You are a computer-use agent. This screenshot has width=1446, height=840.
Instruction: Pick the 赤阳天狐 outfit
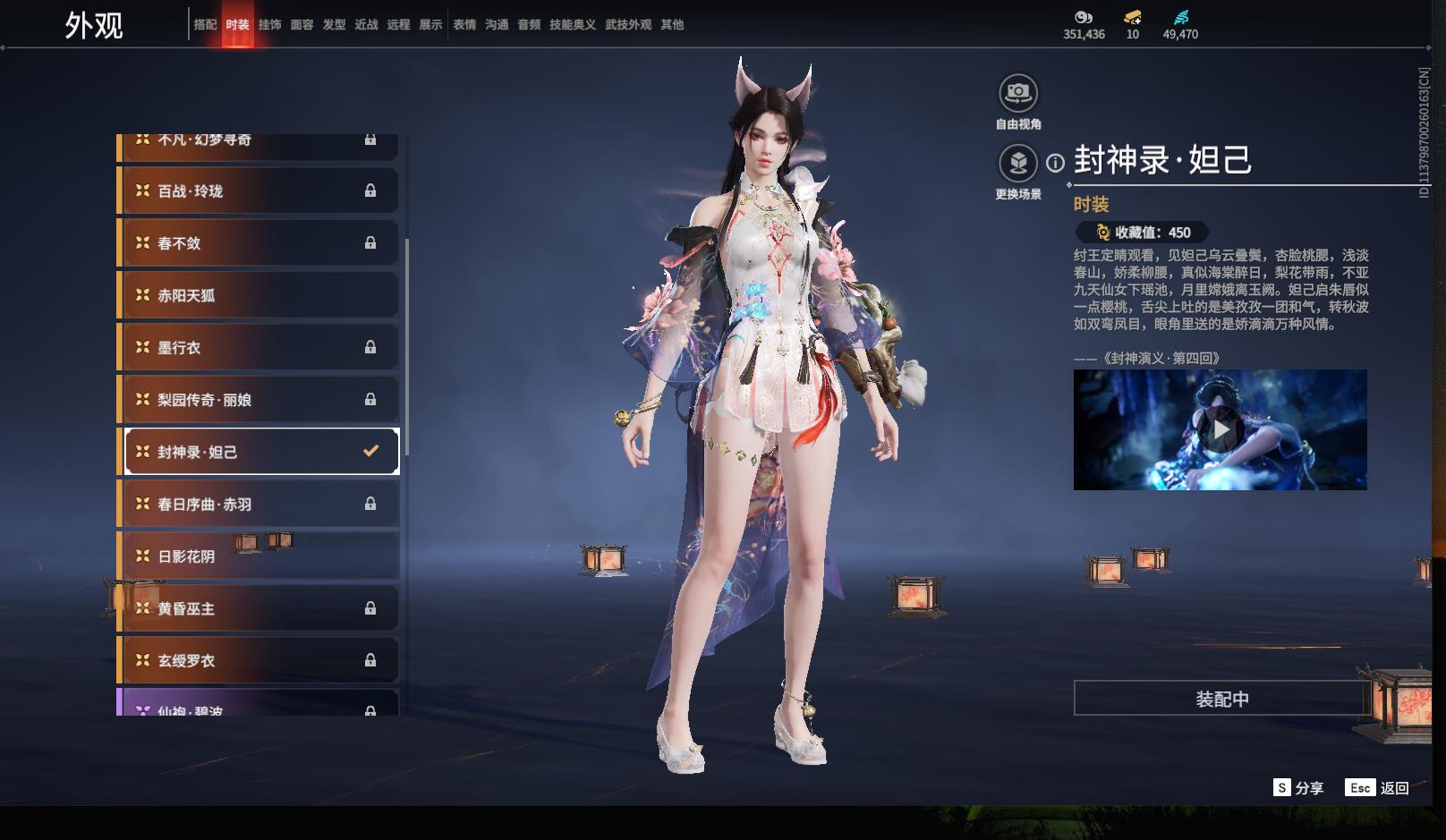259,295
